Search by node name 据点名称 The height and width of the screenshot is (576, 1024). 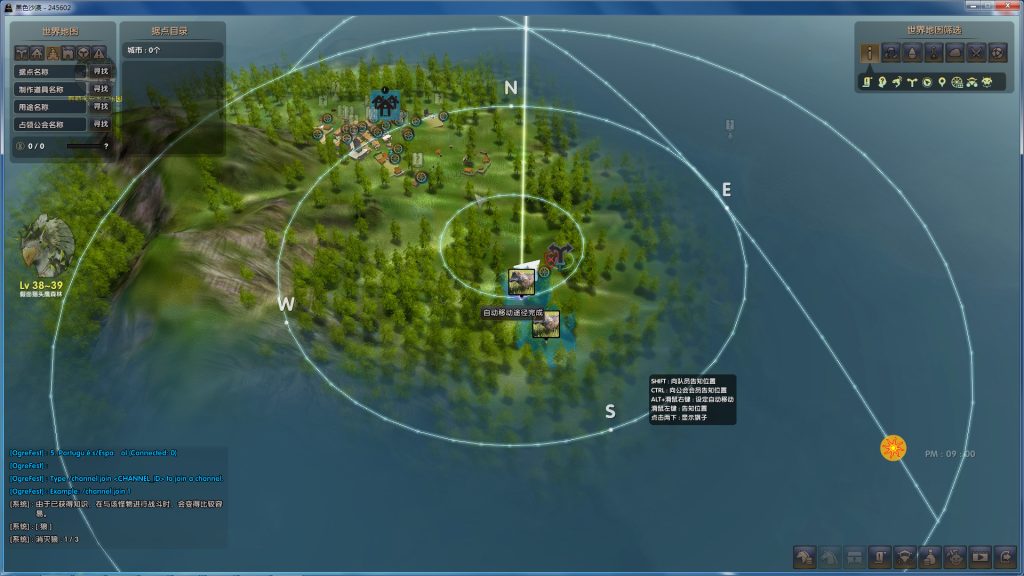(x=100, y=72)
